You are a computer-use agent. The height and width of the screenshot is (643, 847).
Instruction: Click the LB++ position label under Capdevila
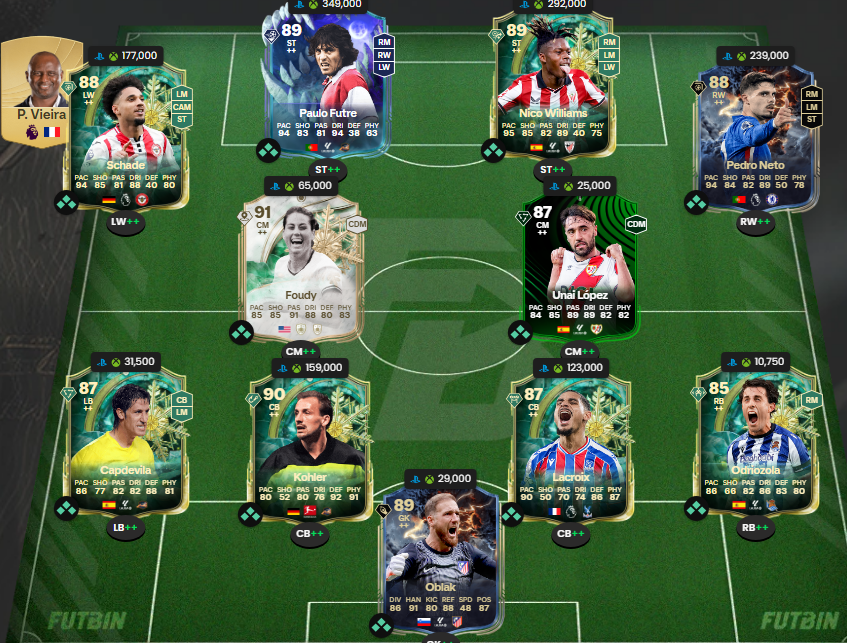tap(125, 528)
